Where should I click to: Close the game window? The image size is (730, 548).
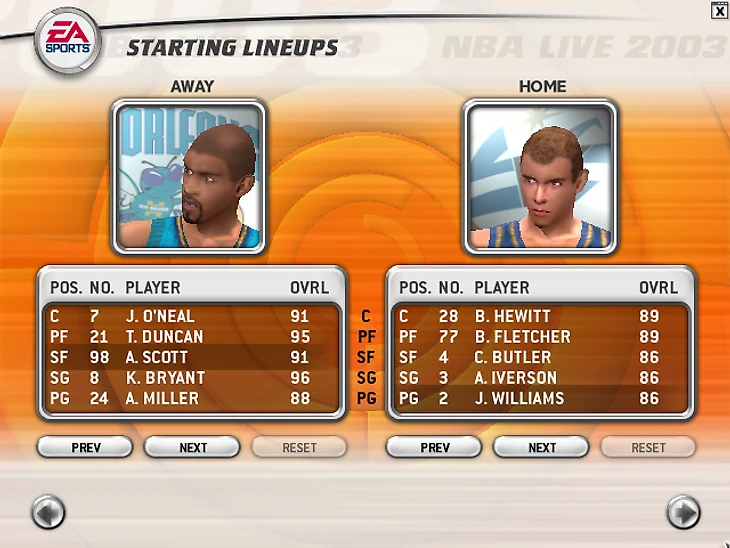(x=720, y=10)
